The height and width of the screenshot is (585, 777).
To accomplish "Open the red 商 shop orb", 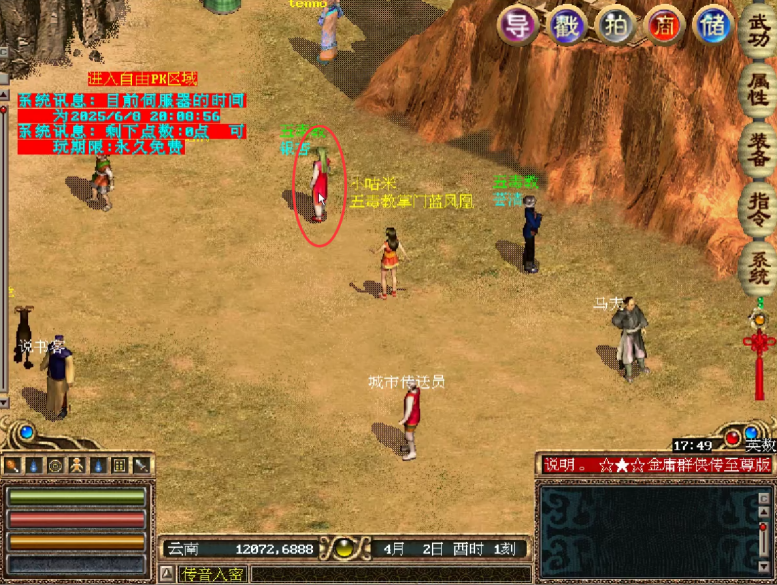I will [665, 25].
